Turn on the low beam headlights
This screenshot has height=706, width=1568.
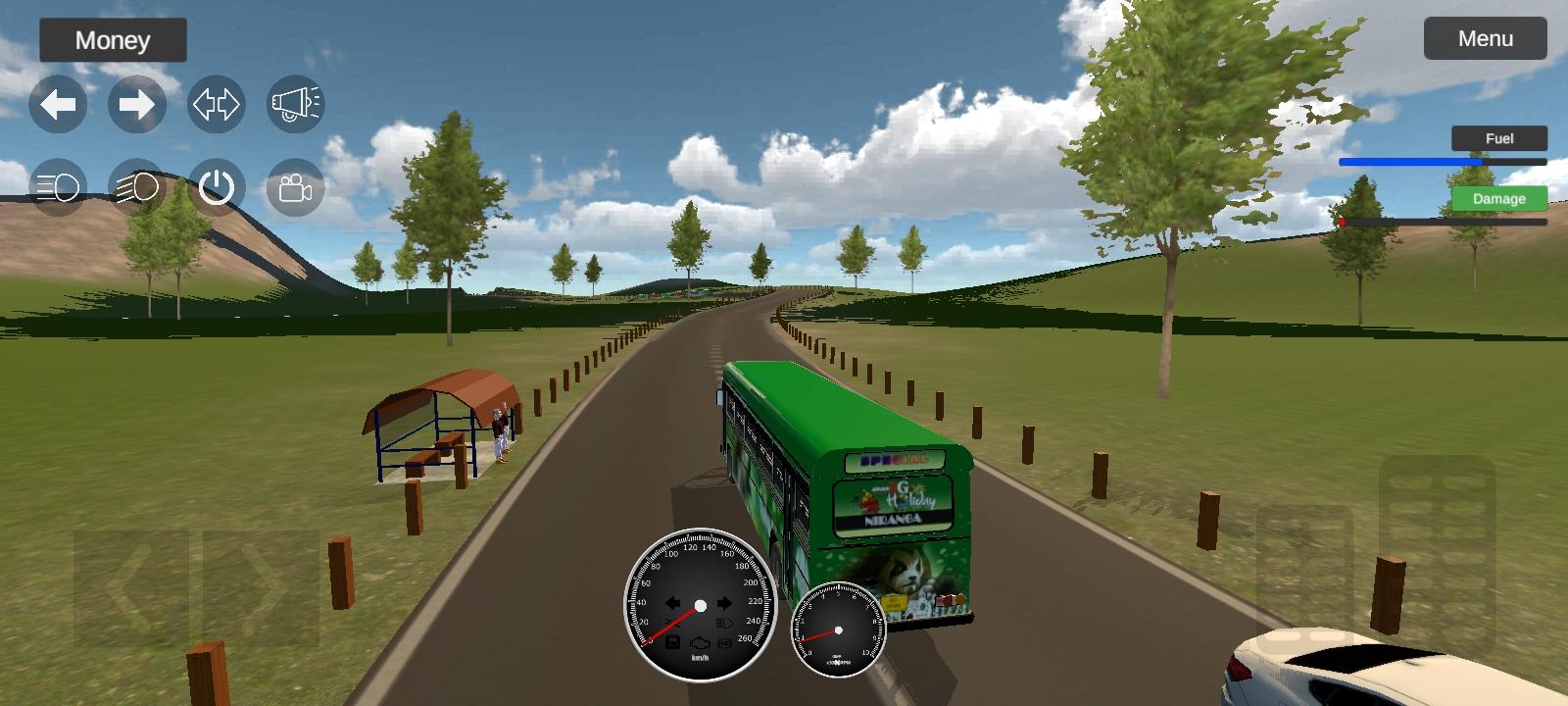click(x=59, y=188)
